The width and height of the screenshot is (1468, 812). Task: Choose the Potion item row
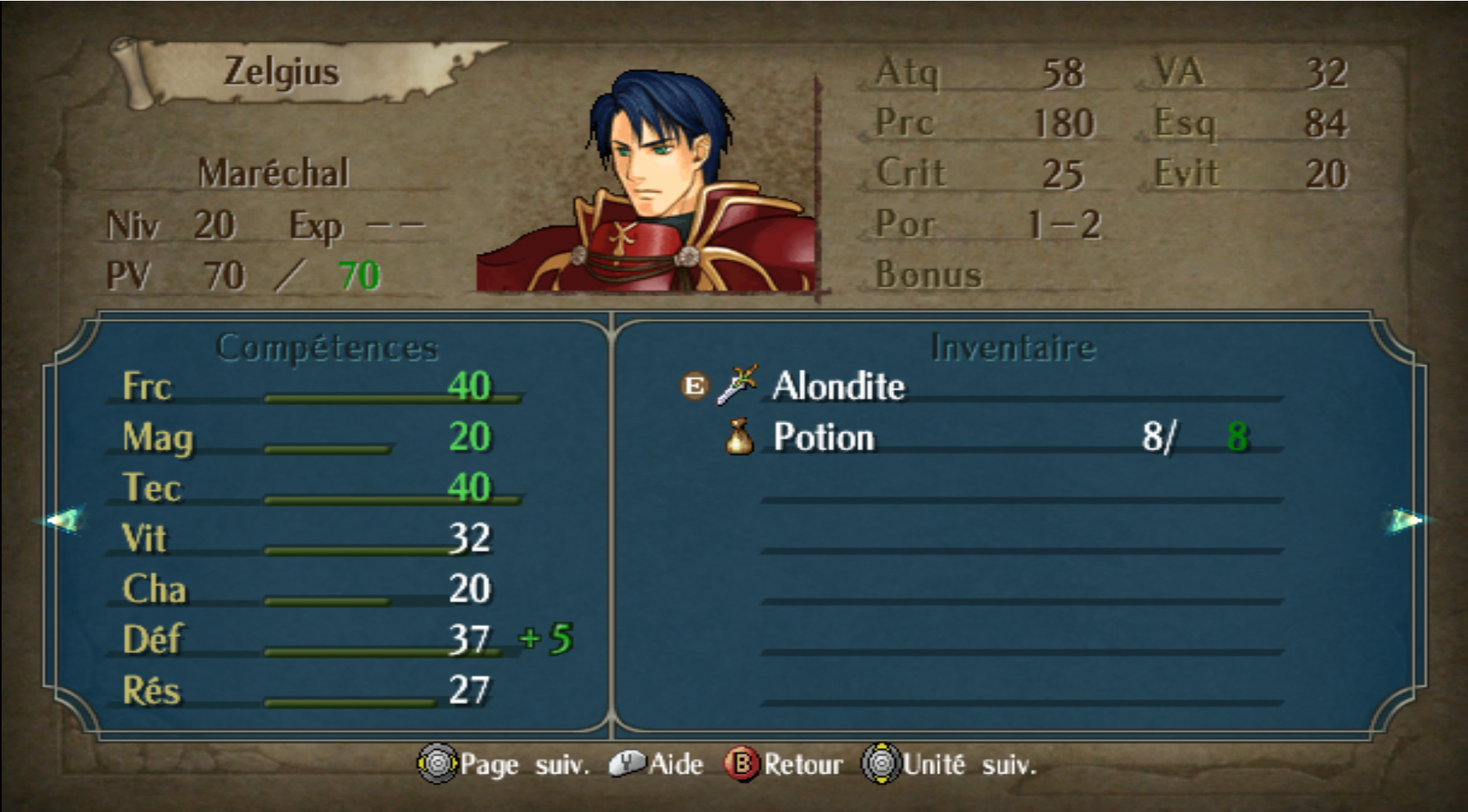tap(824, 437)
